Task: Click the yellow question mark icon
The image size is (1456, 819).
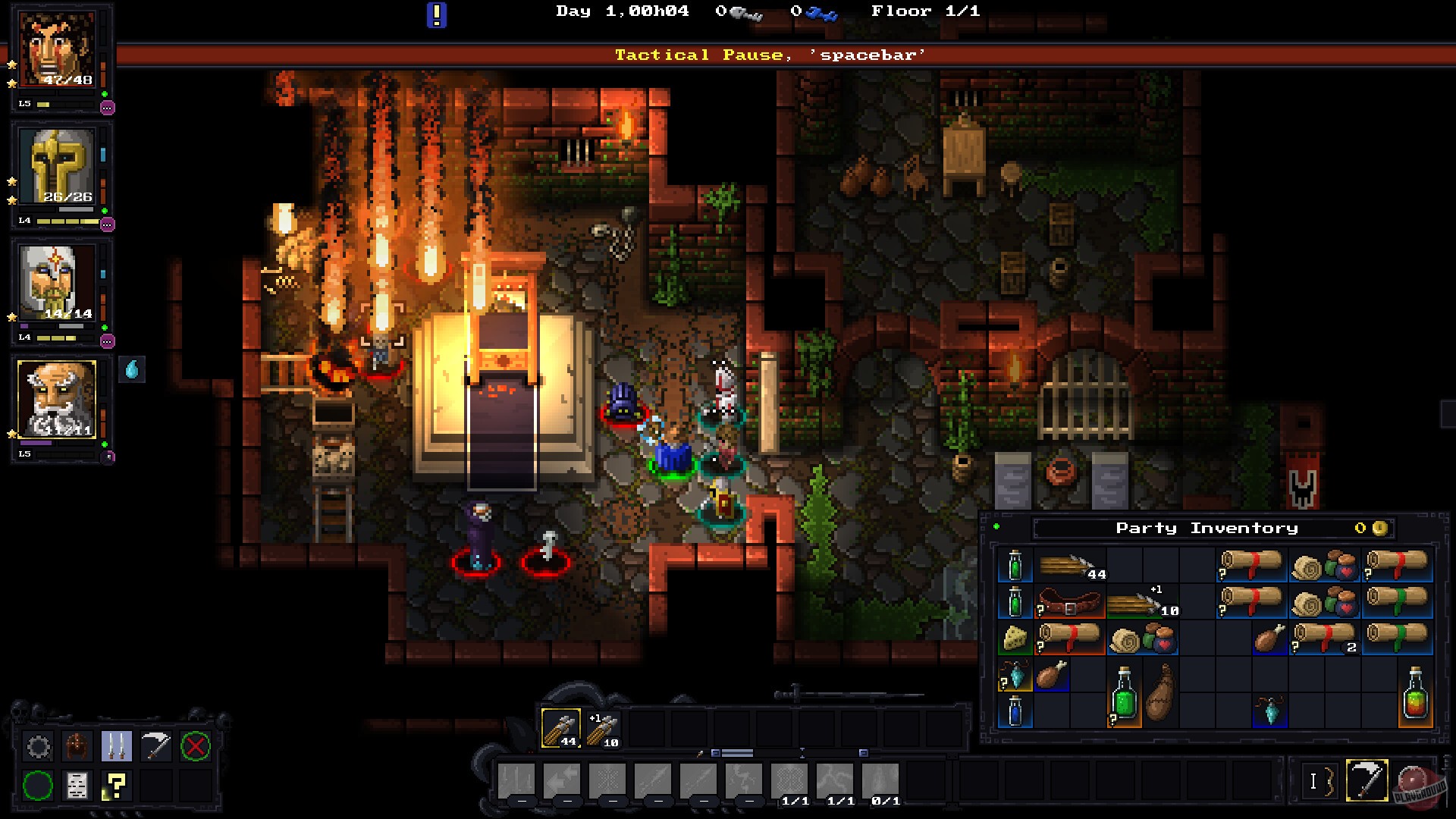Action: (x=115, y=785)
